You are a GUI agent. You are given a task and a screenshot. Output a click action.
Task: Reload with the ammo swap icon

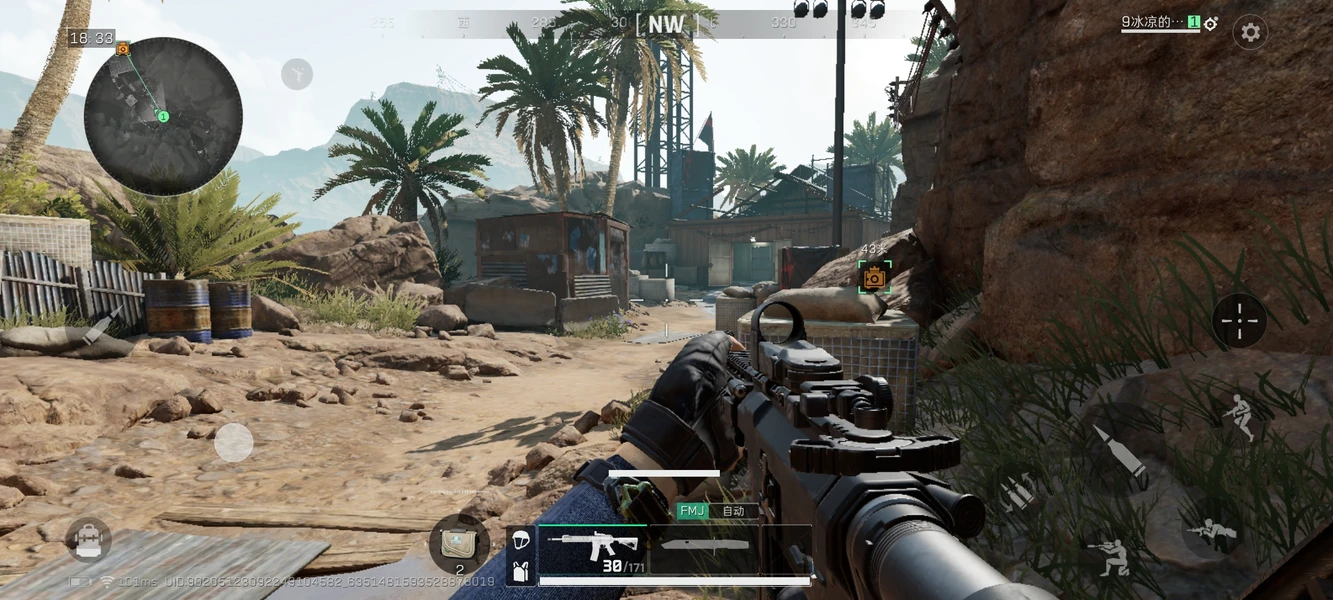(x=1019, y=492)
